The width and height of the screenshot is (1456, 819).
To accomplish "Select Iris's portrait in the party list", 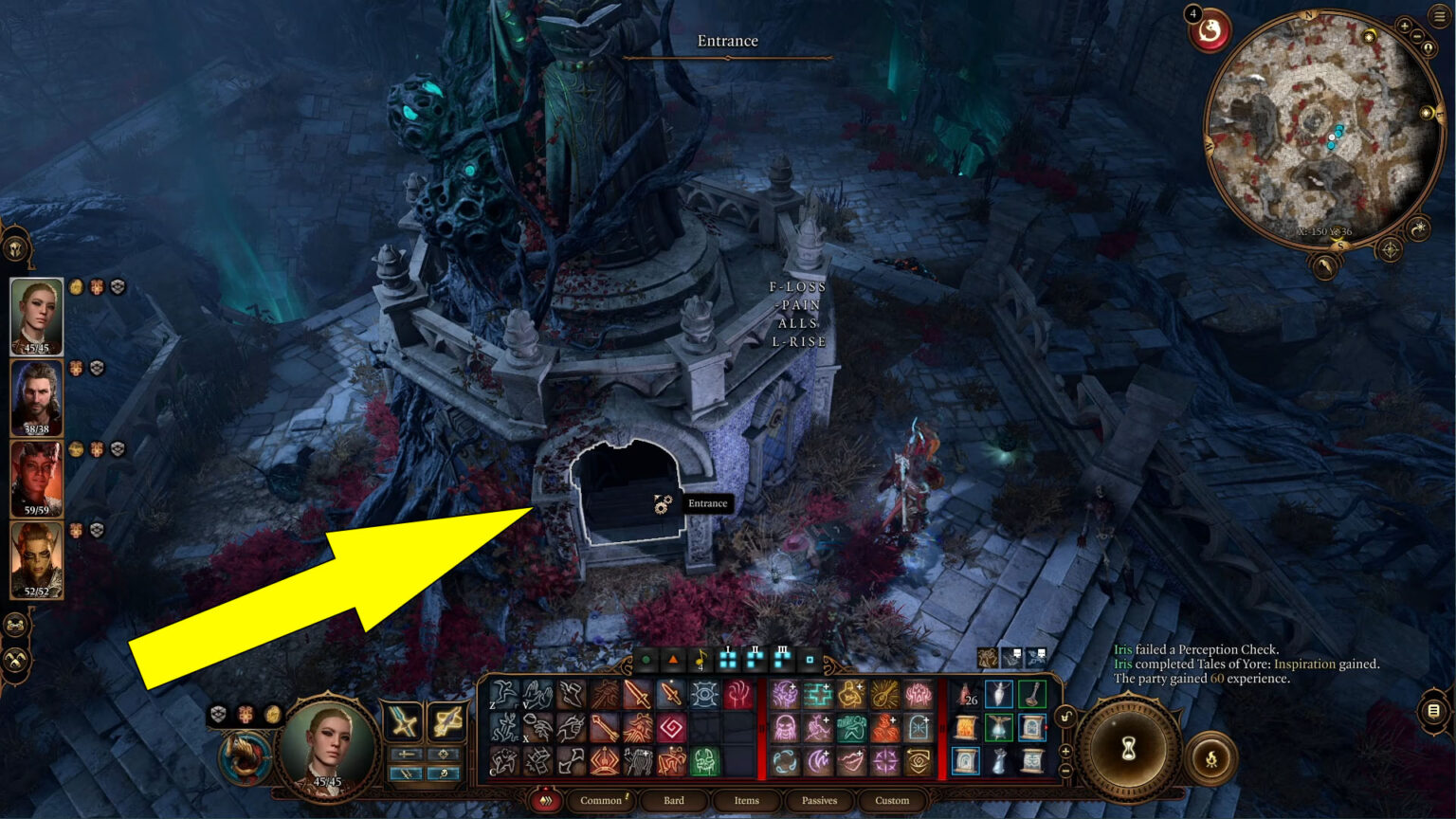I will point(37,316).
